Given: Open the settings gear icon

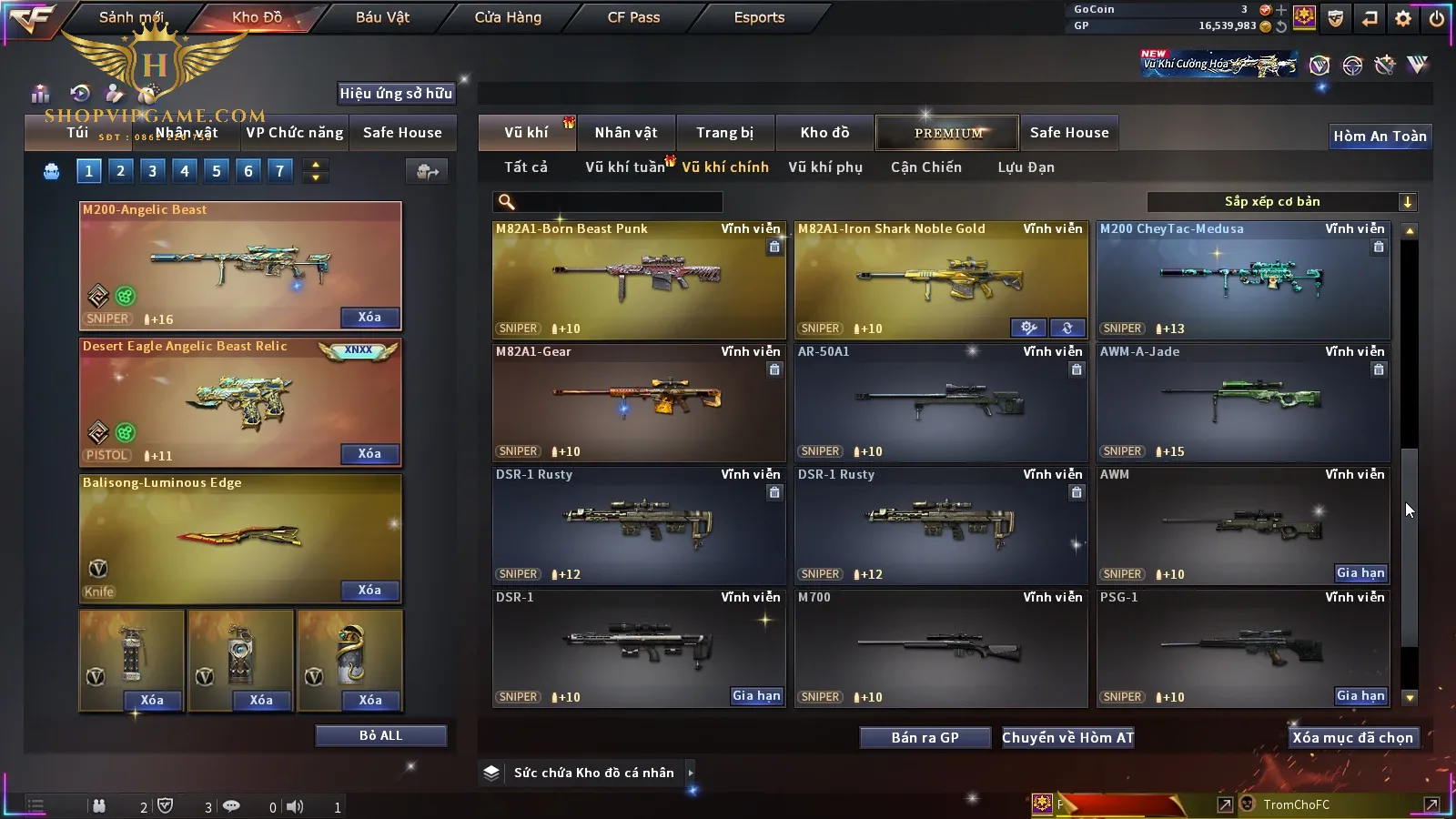Looking at the screenshot, I should coord(1403,18).
